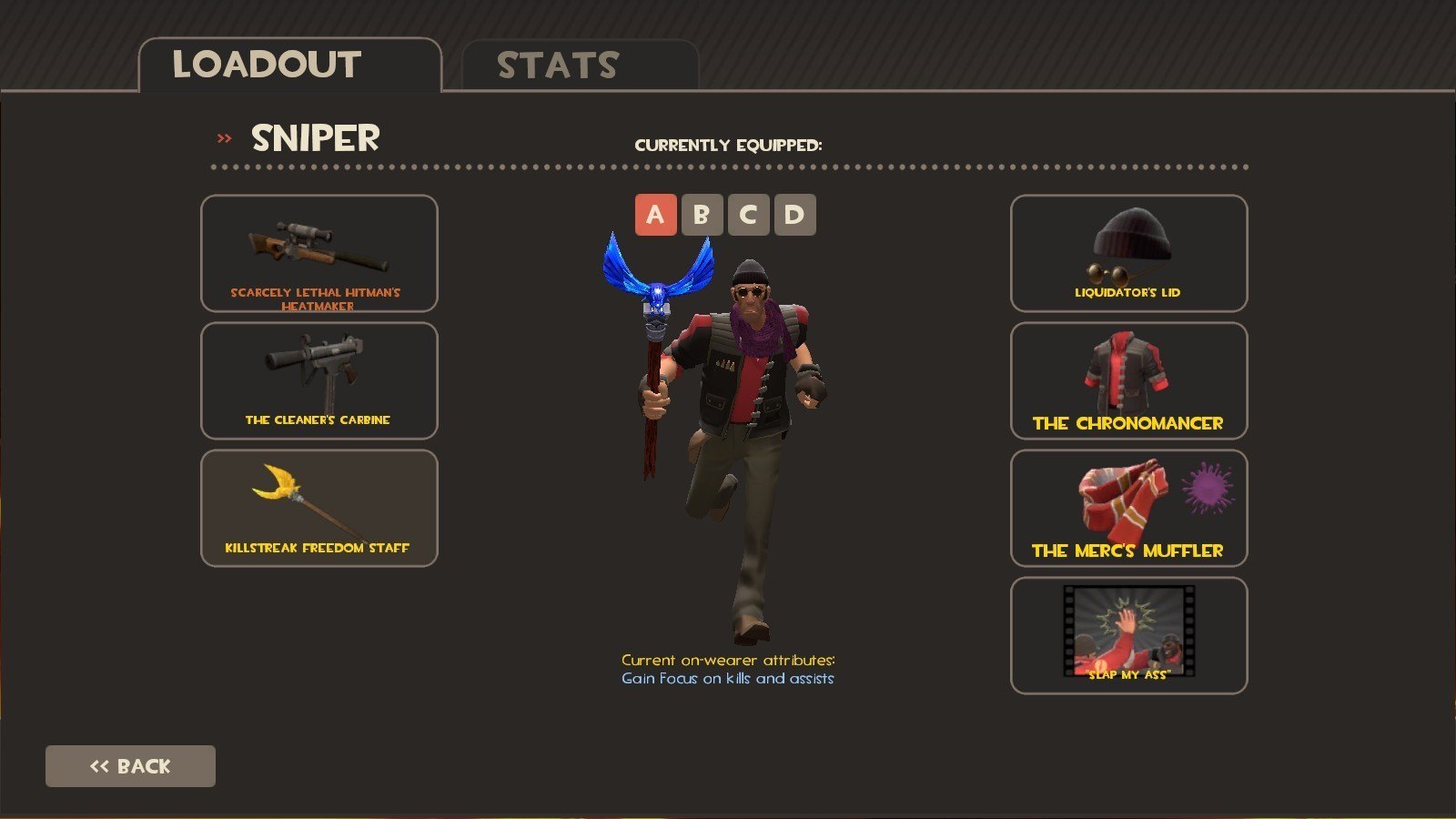Select loadout preset D

tap(794, 215)
